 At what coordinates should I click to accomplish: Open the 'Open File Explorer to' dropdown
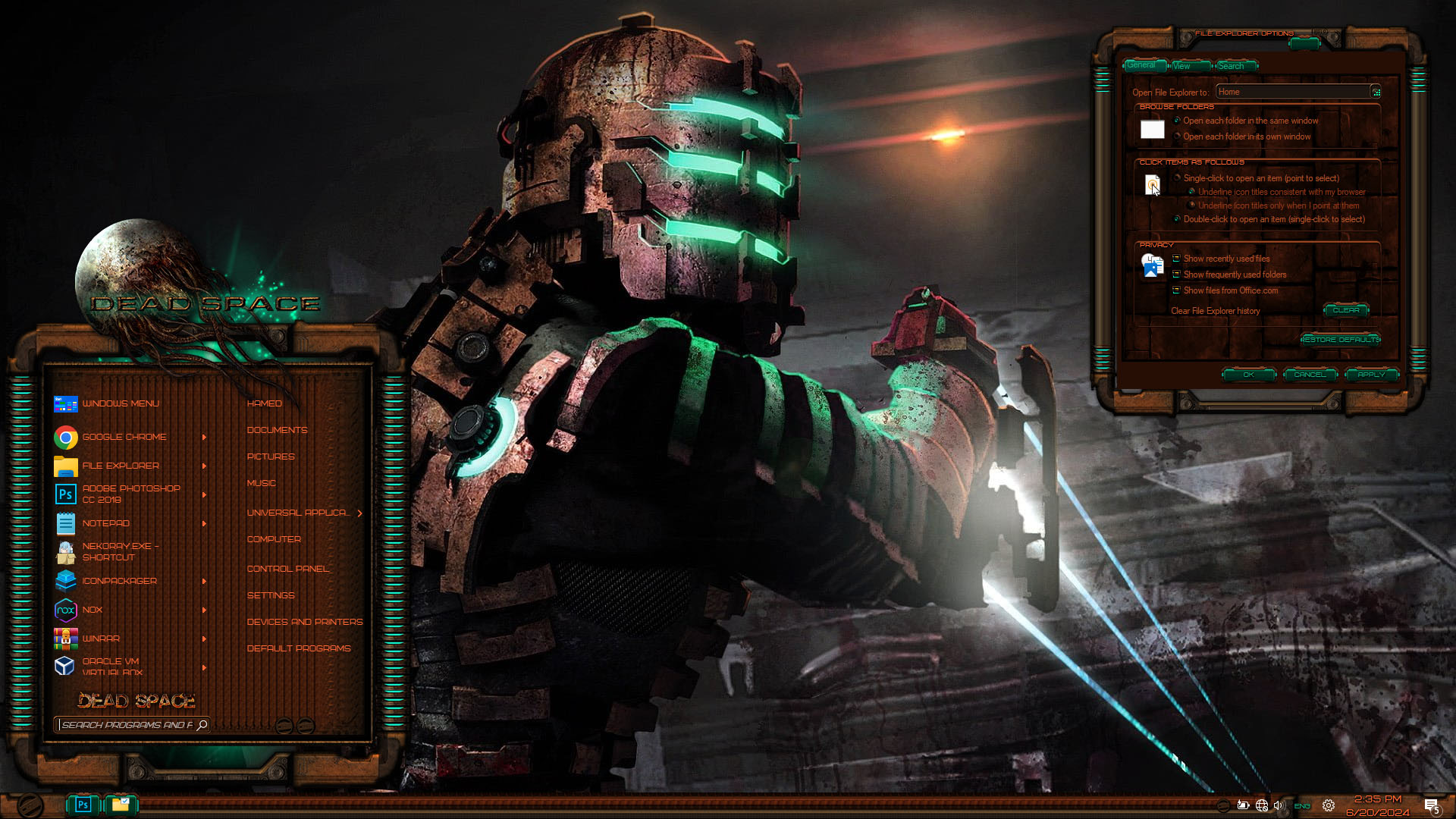[1376, 92]
